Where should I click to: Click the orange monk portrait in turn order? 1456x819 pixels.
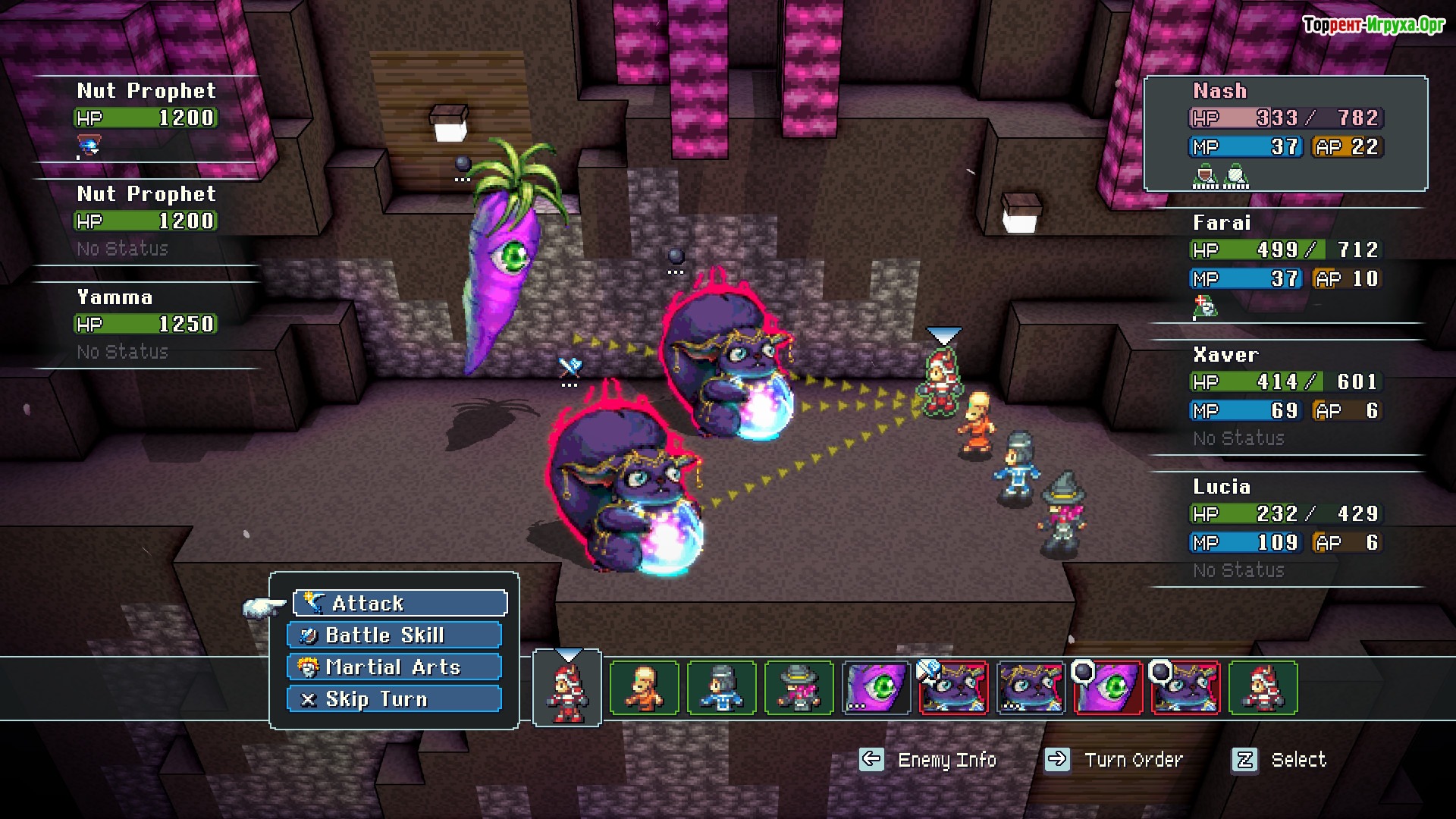click(x=644, y=689)
